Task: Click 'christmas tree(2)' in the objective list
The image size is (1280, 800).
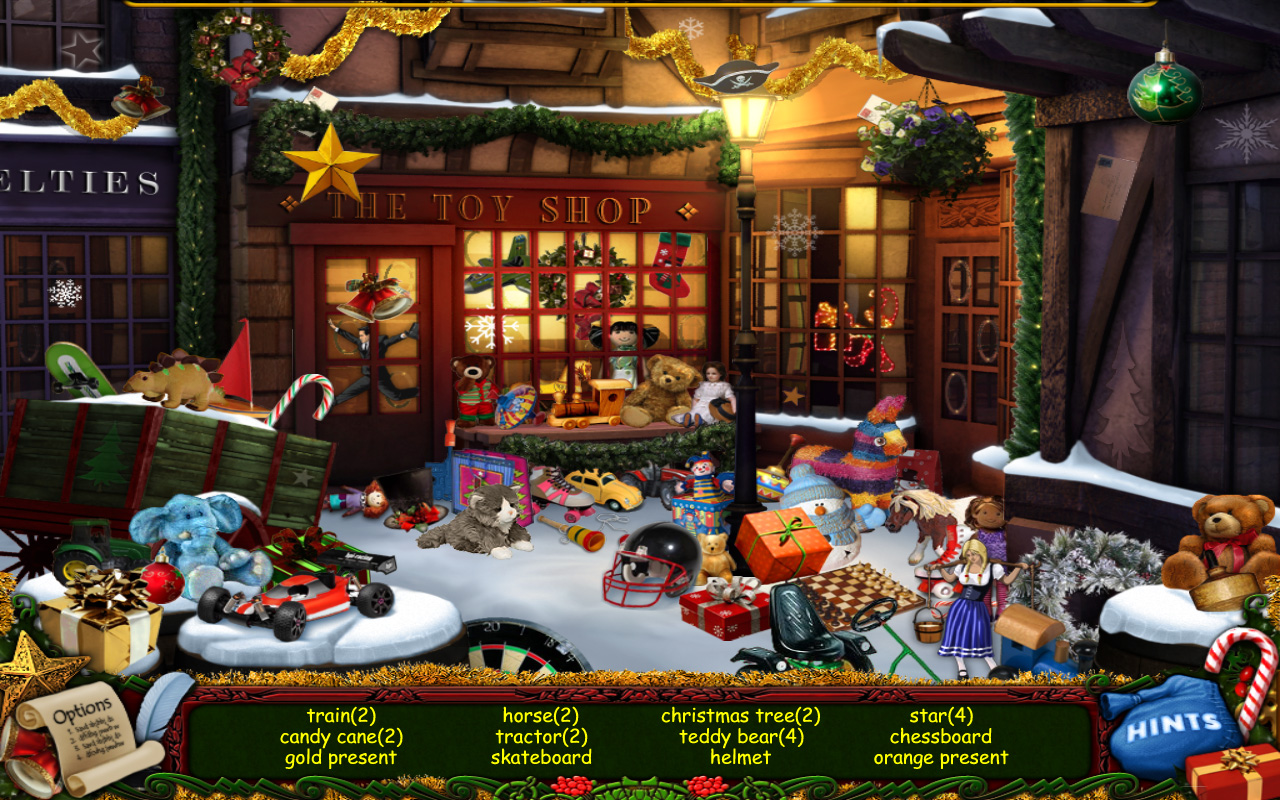Action: [x=740, y=716]
